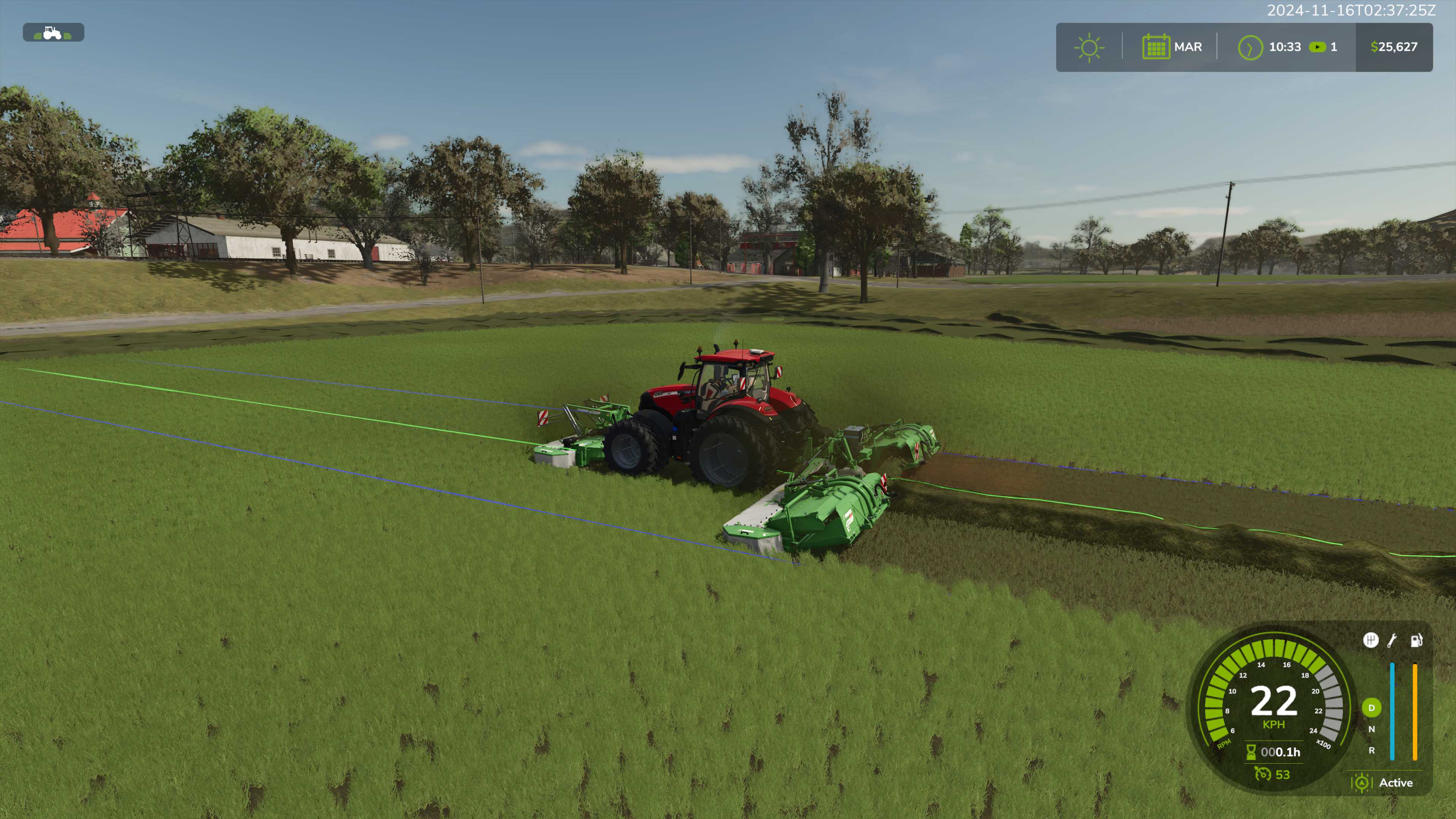Toggle the cruise control speed icon

(1263, 774)
